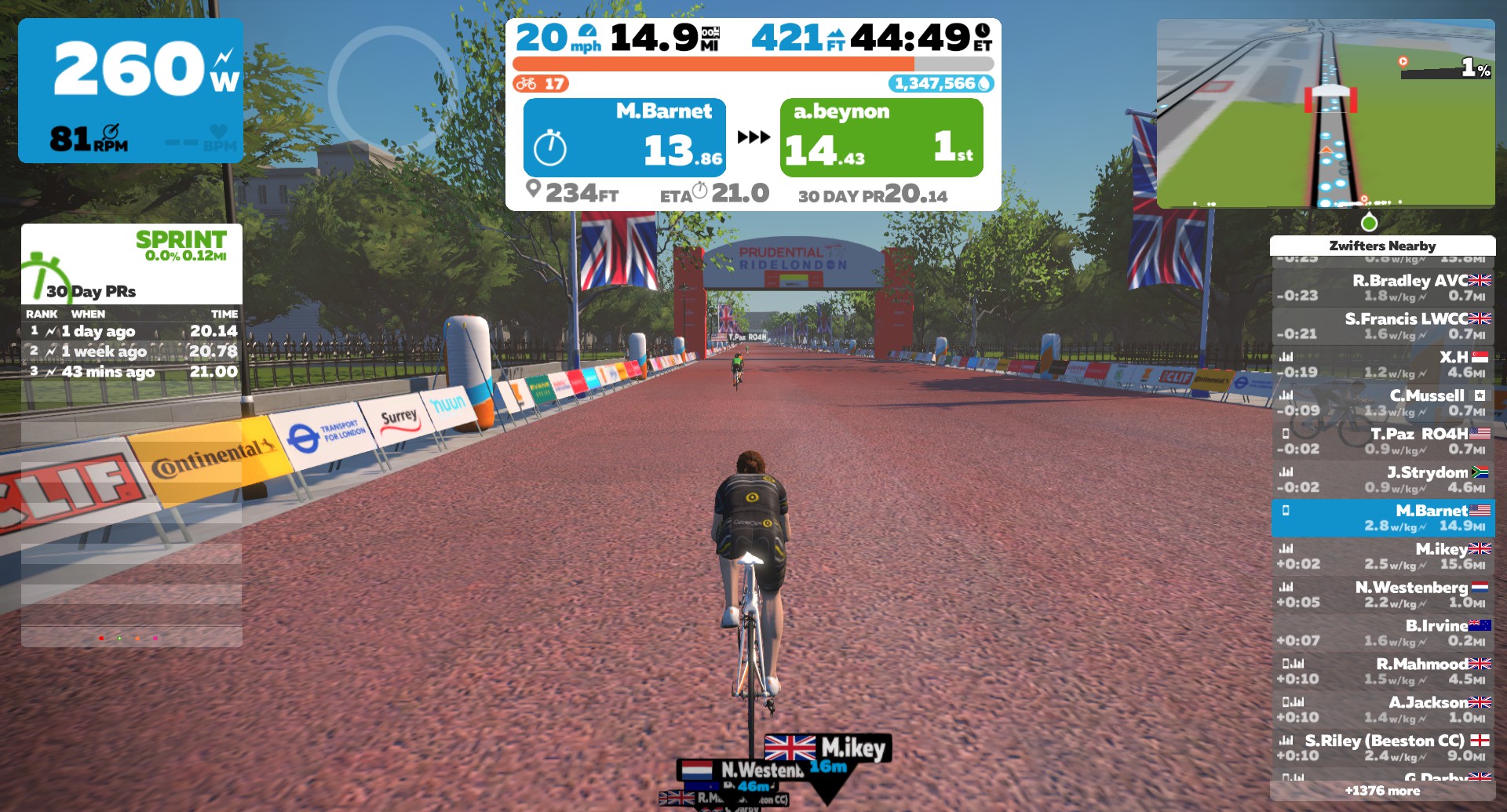Select the N.Westenberg list row
The width and height of the screenshot is (1507, 812).
1383,595
